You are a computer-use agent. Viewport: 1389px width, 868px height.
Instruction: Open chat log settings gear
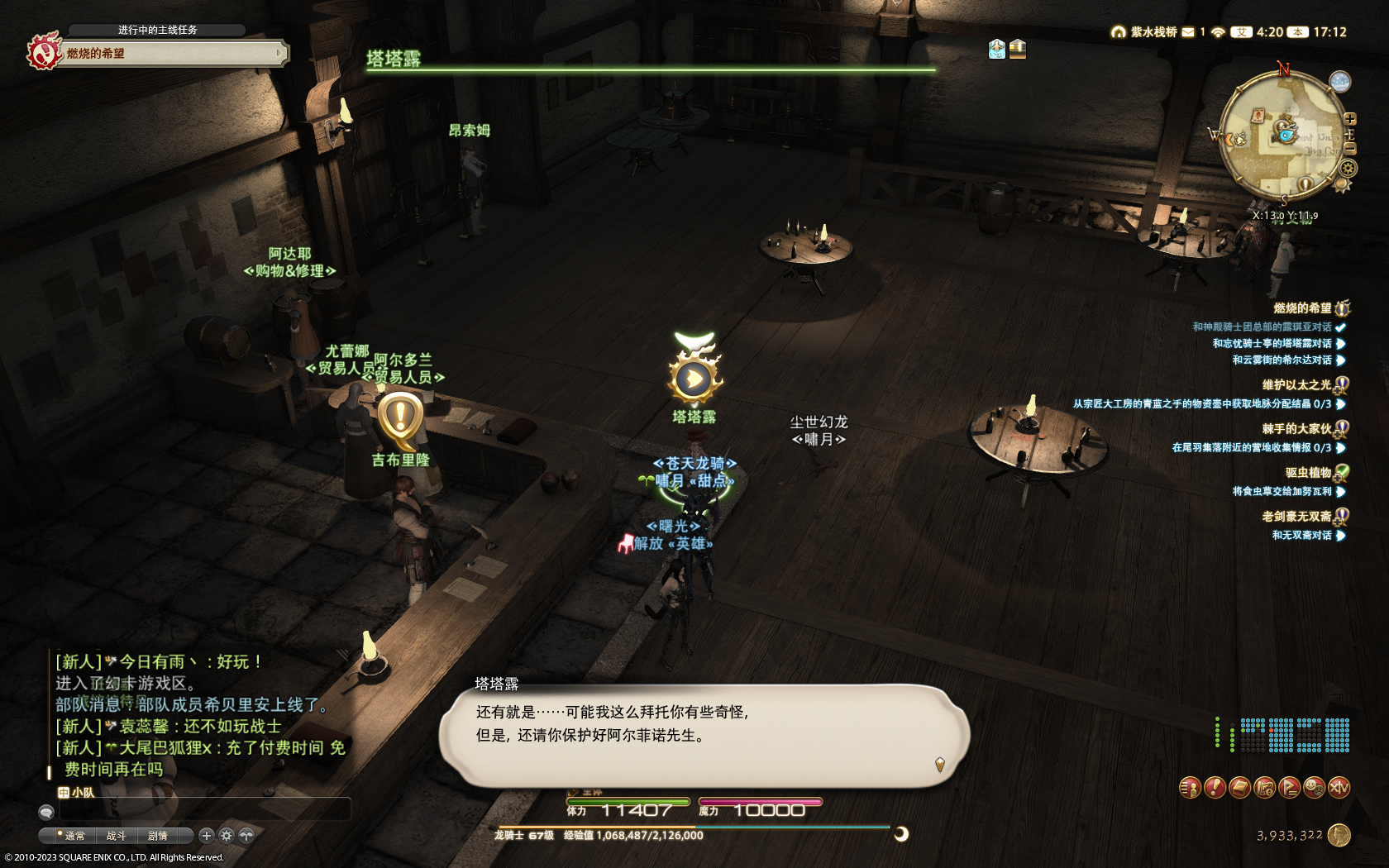[227, 836]
